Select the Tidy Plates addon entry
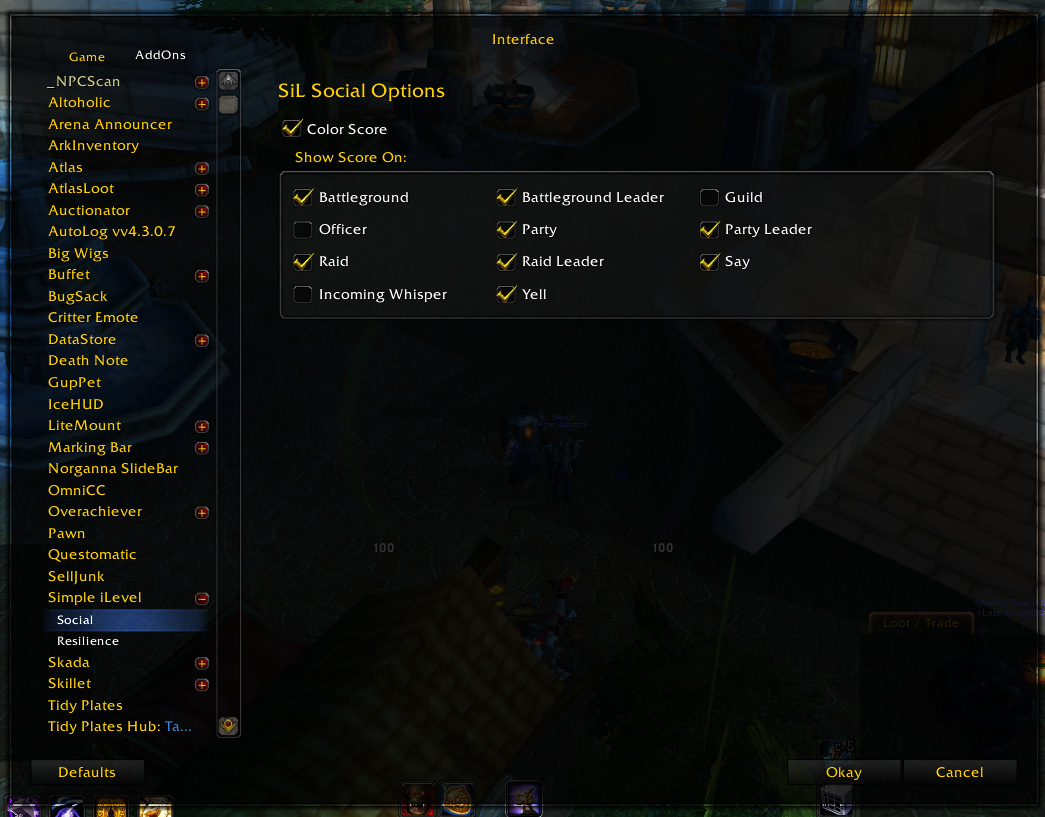This screenshot has width=1045, height=817. pos(85,705)
